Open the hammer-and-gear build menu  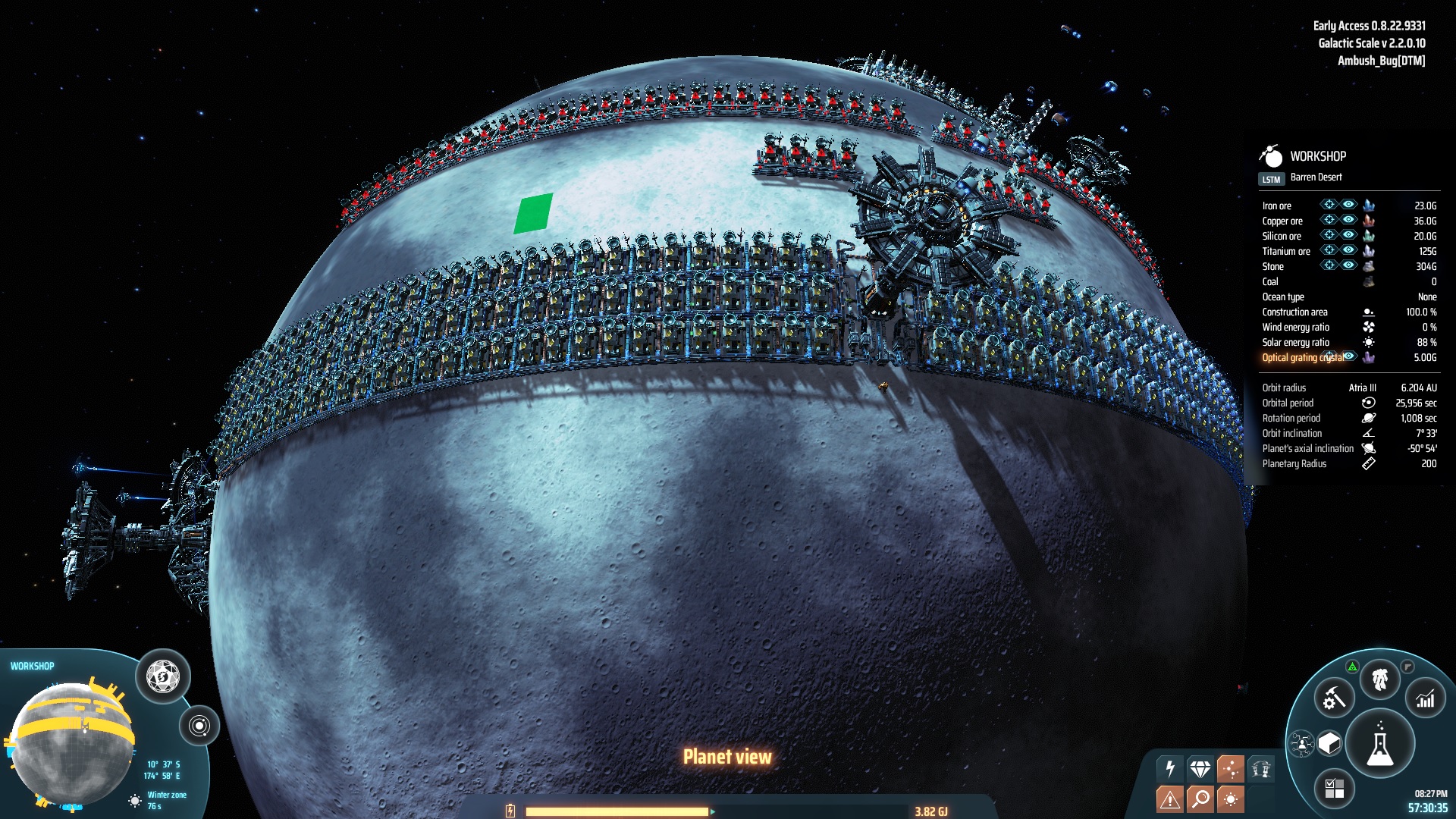pos(1334,698)
